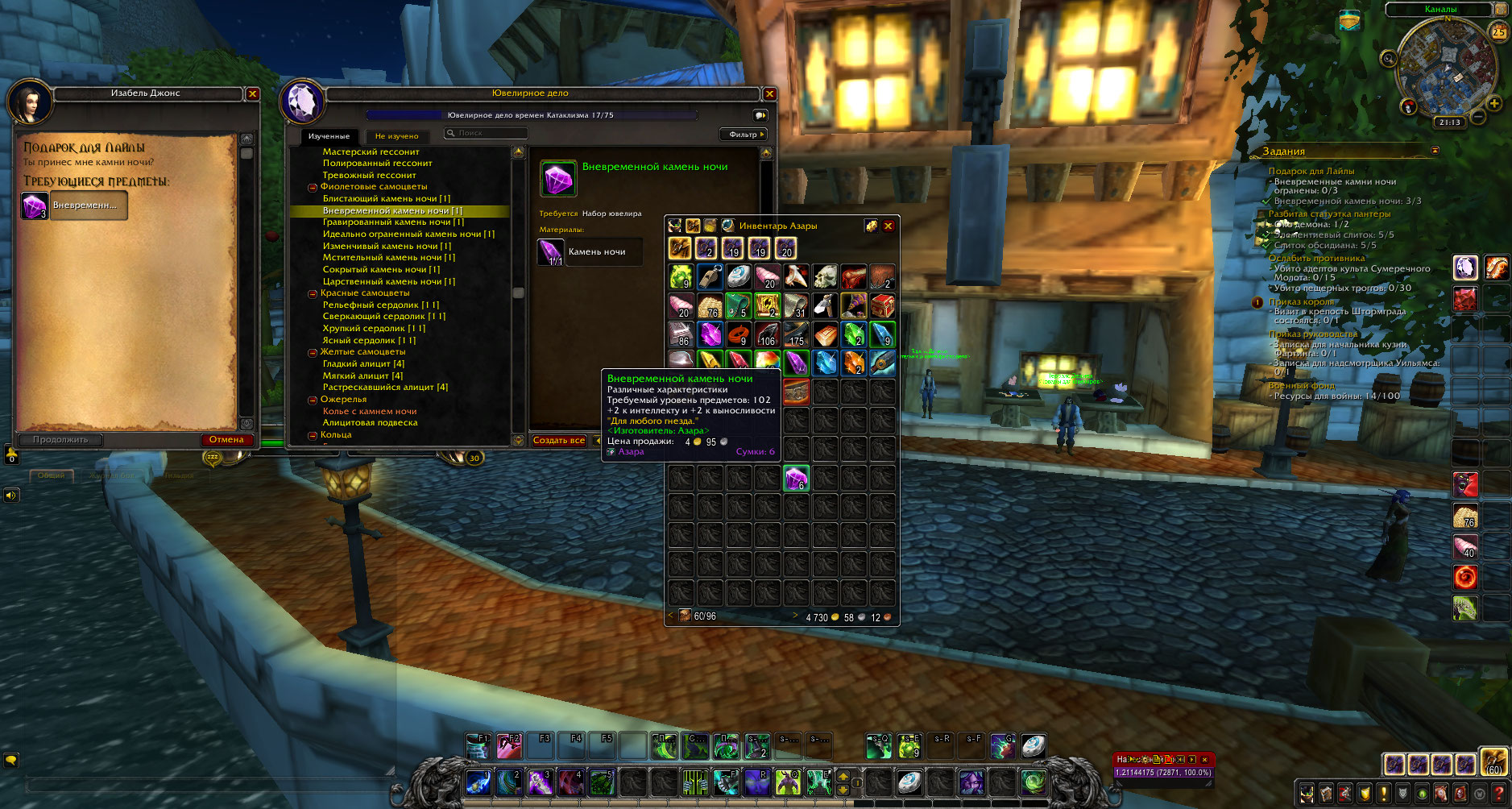
Task: Choose the Колье с камнем ночи recipe
Action: [370, 411]
